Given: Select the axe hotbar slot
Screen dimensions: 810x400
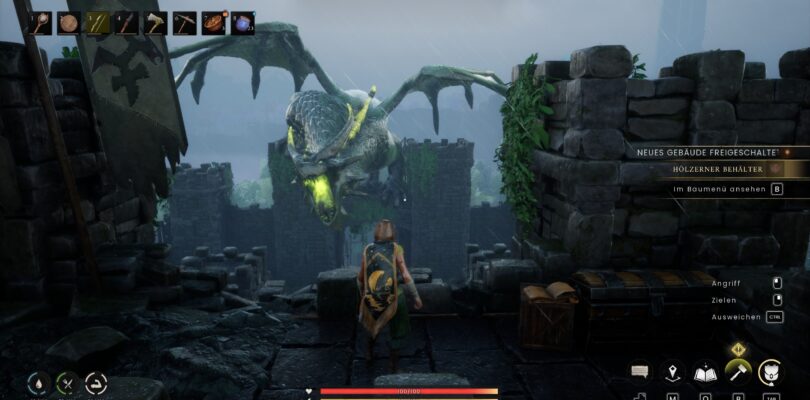Looking at the screenshot, I should pyautogui.click(x=156, y=22).
